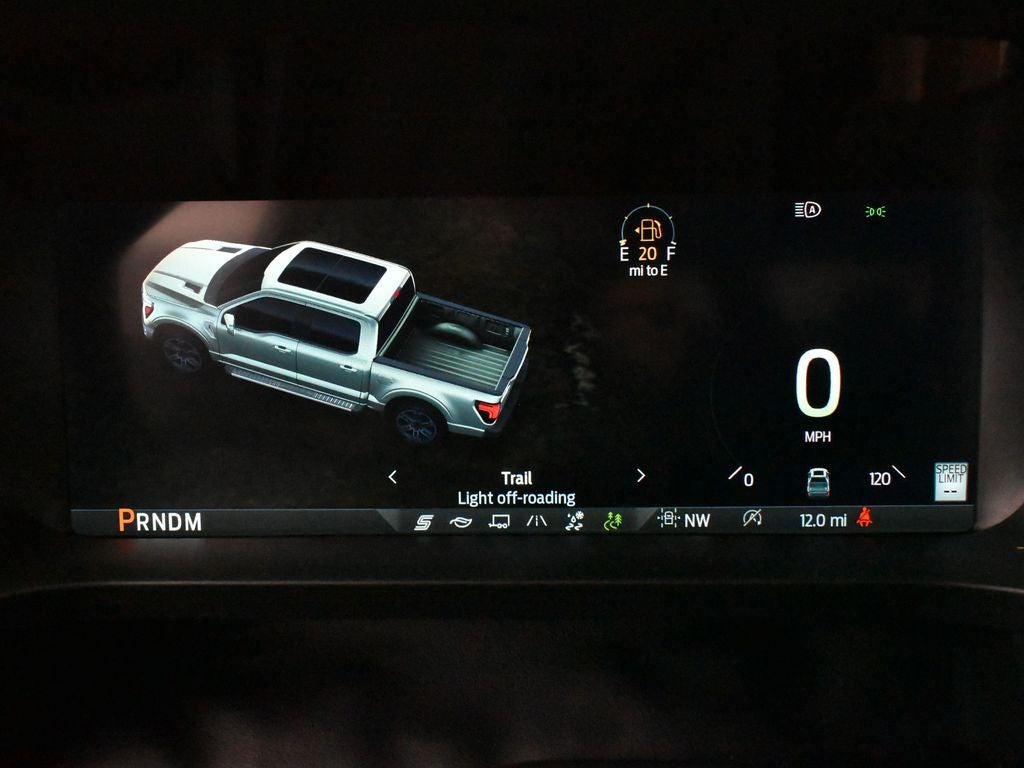
Task: Switch to the Tow/Haul trailer icon
Action: (x=499, y=521)
